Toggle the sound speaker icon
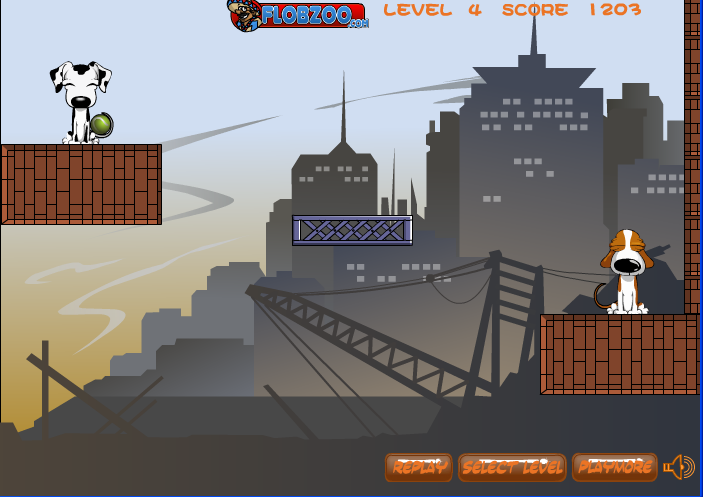The height and width of the screenshot is (497, 703). click(x=679, y=467)
